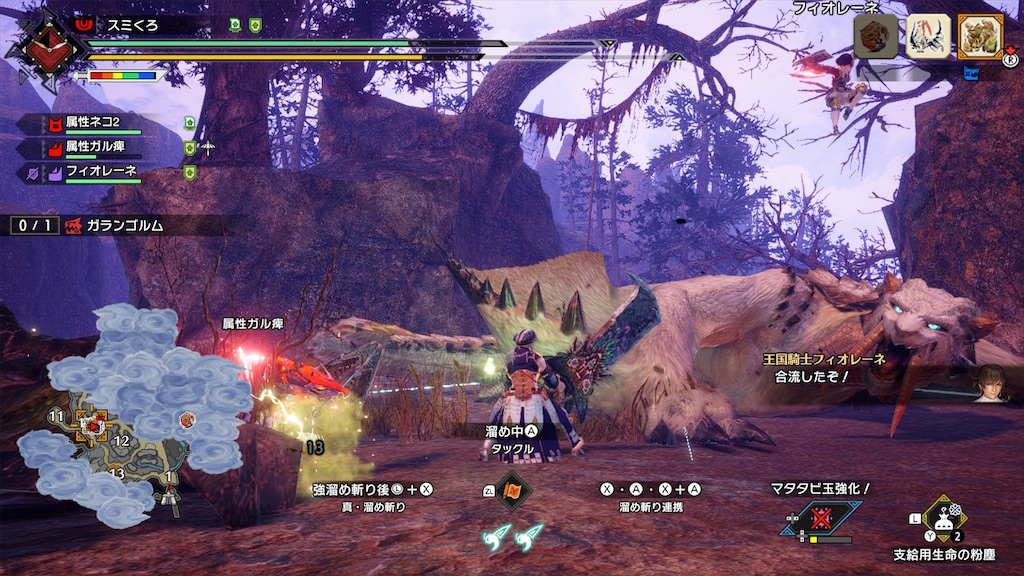This screenshot has height=576, width=1024.
Task: Click the green wirebug gauge icons
Action: (514, 536)
